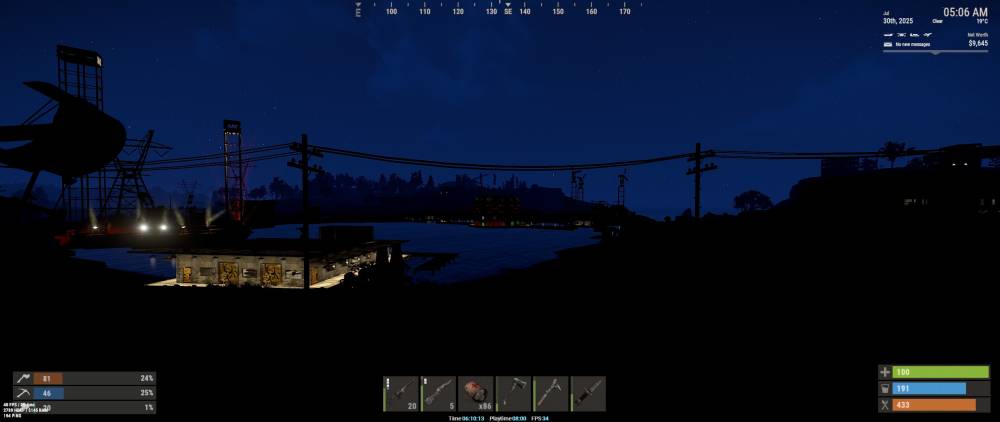Select the combat knife hotbar slot

[x=588, y=393]
